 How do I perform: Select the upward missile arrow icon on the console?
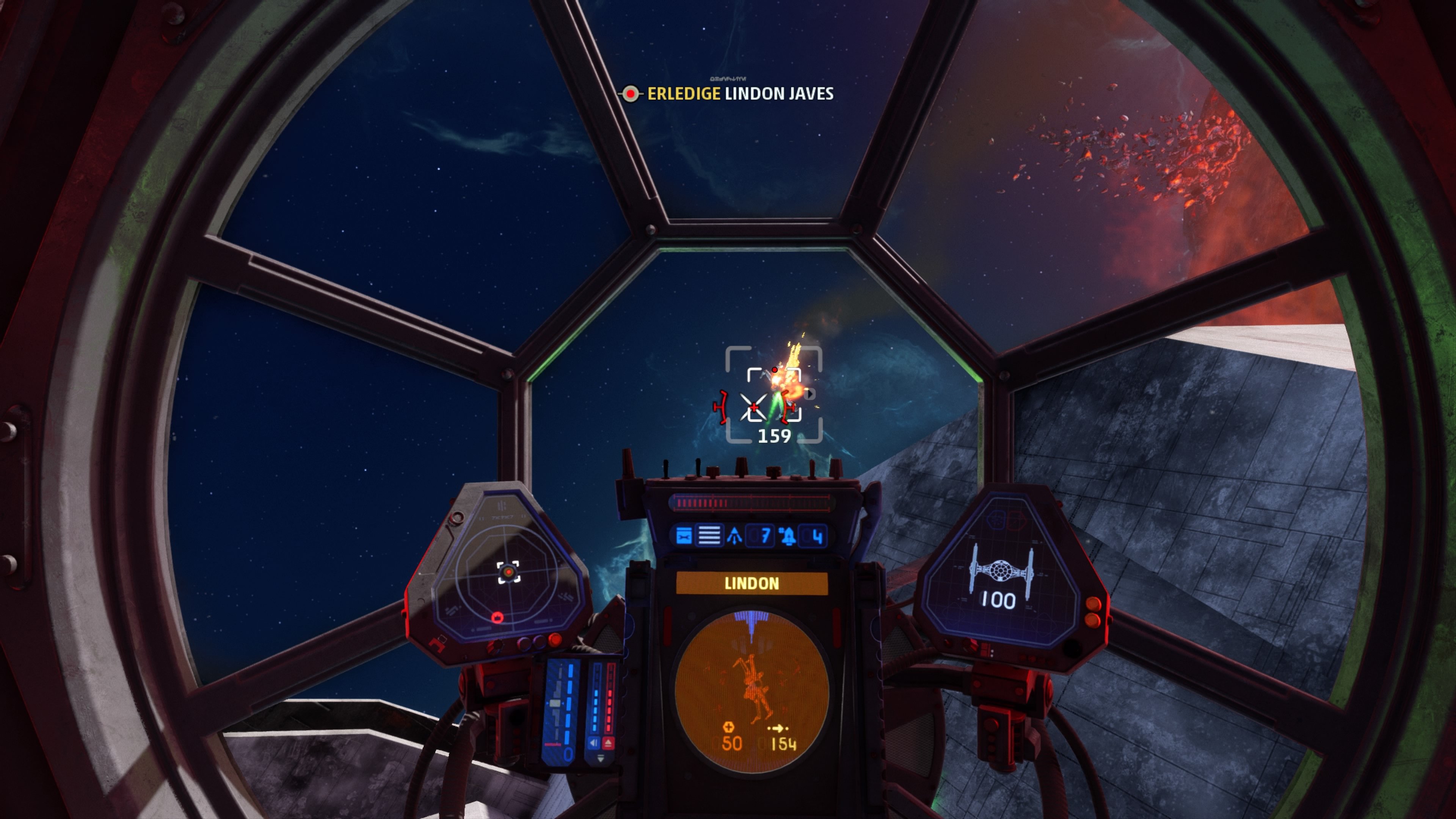pos(734,535)
